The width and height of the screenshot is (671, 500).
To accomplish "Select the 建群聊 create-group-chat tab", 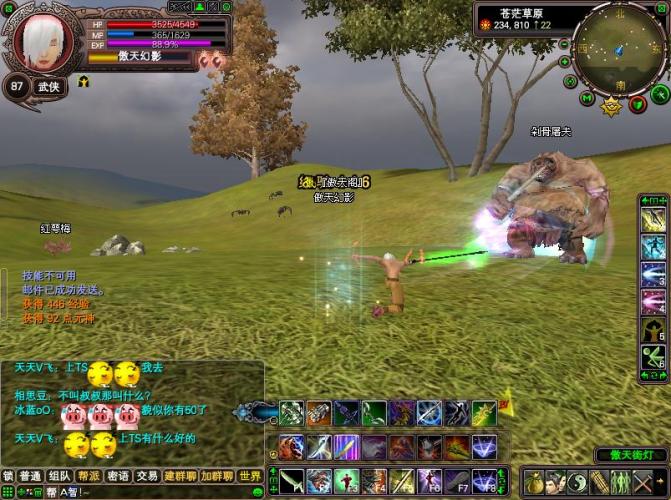I will click(181, 476).
